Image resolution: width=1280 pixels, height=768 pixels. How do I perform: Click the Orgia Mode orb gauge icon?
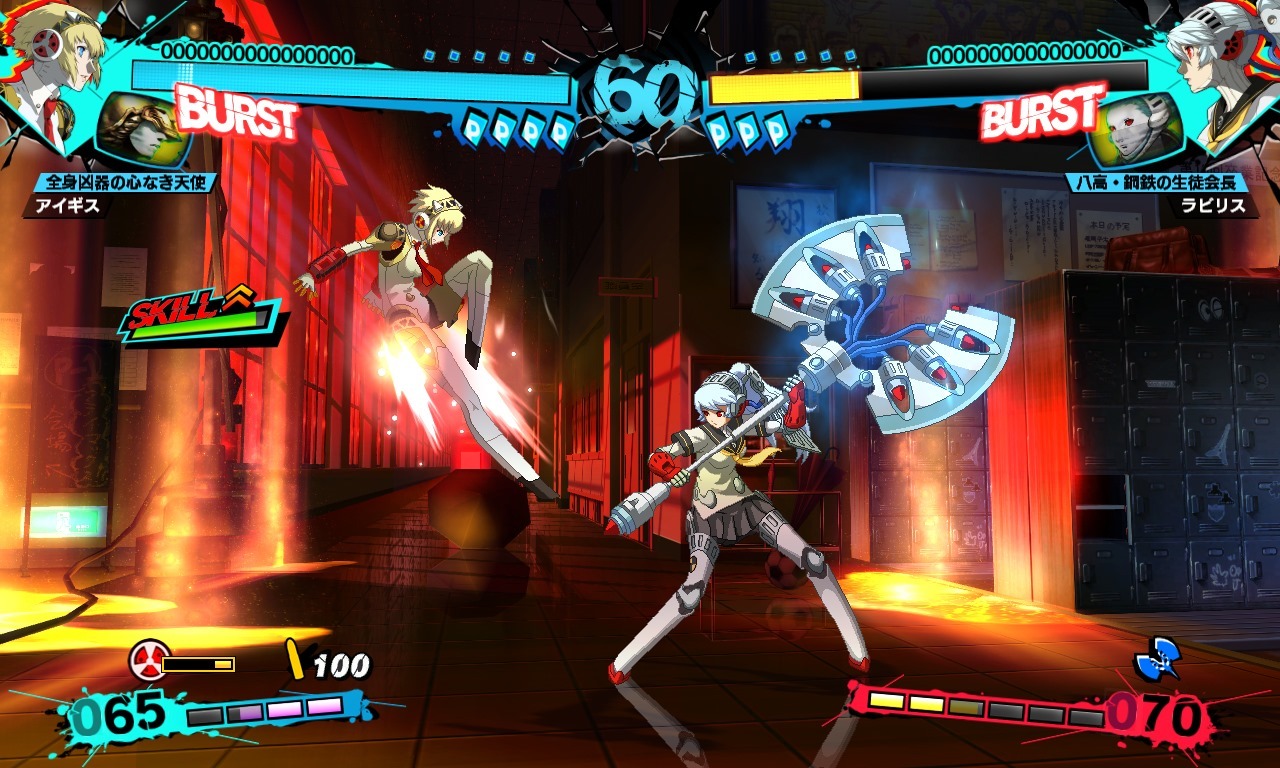click(x=150, y=658)
